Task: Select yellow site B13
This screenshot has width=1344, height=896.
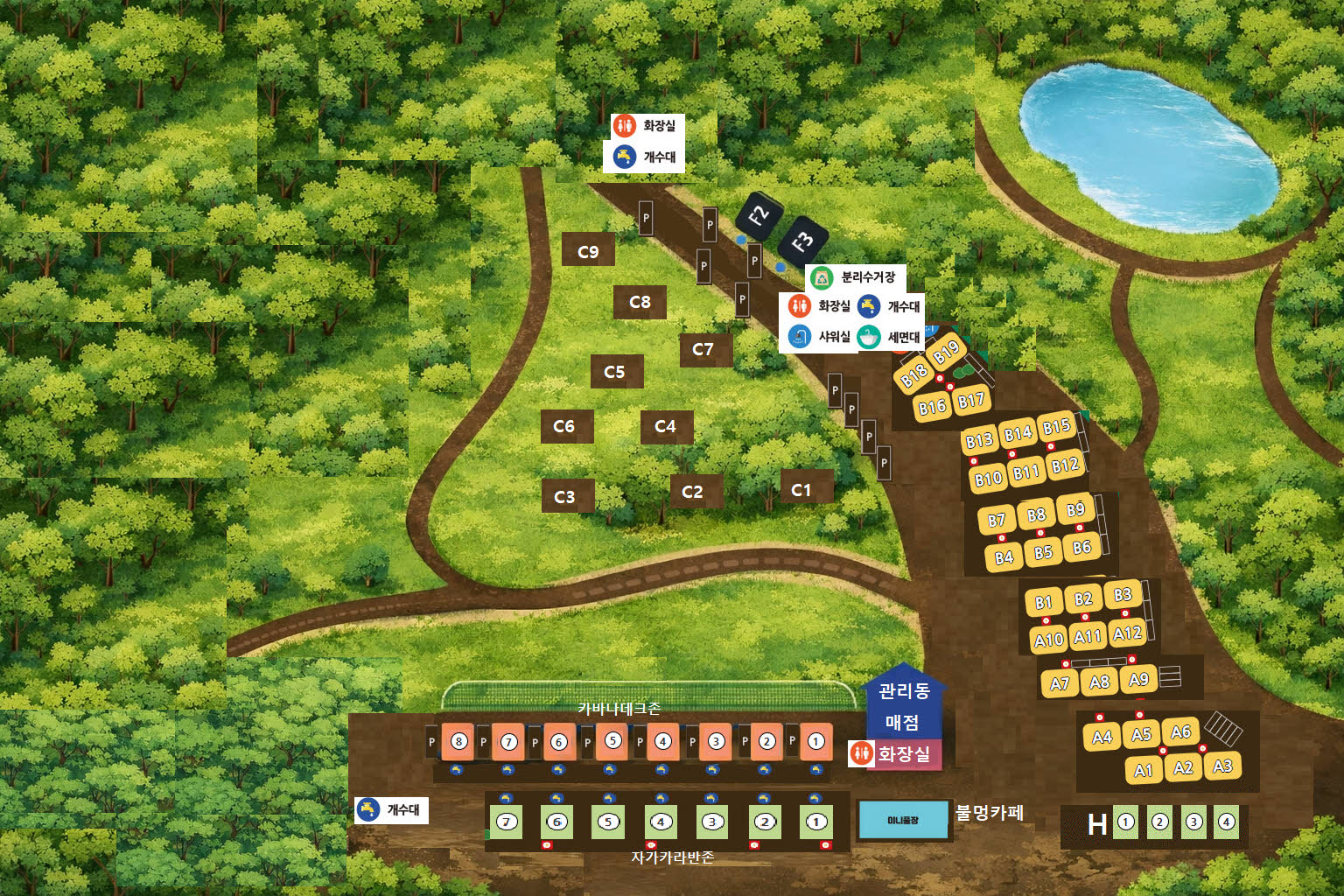Action: 979,440
